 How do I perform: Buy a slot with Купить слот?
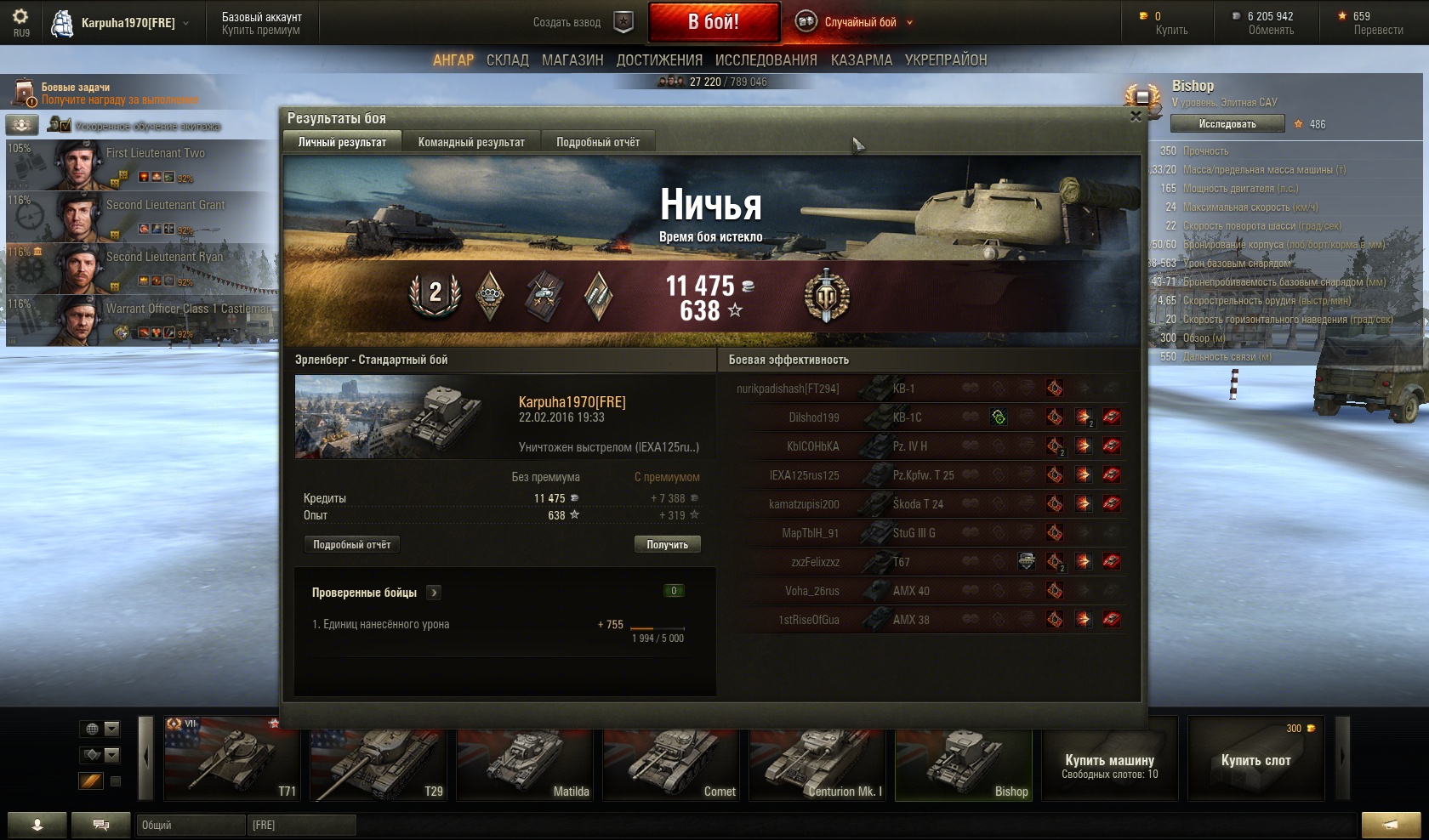point(1255,760)
